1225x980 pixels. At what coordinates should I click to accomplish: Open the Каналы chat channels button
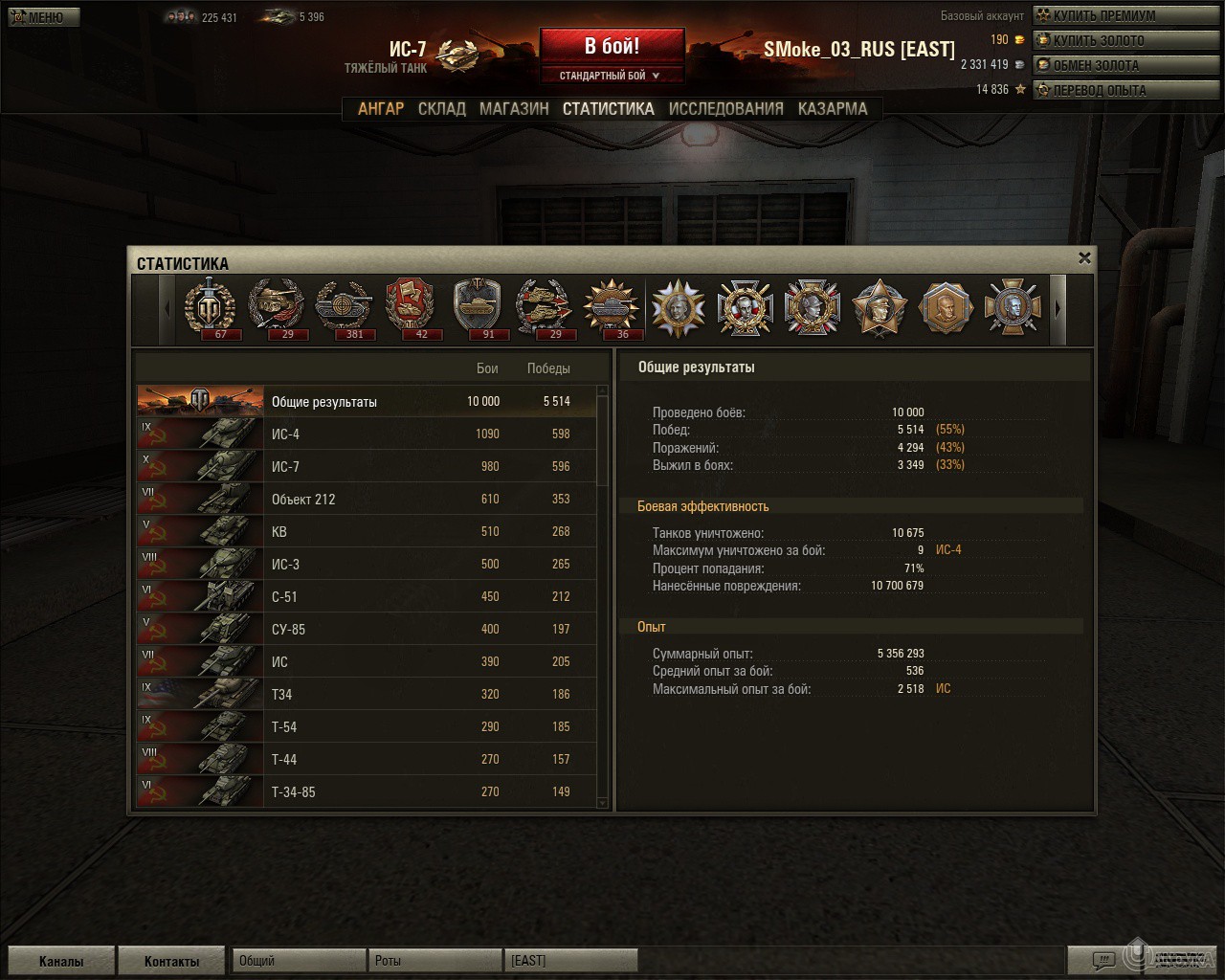pyautogui.click(x=61, y=961)
